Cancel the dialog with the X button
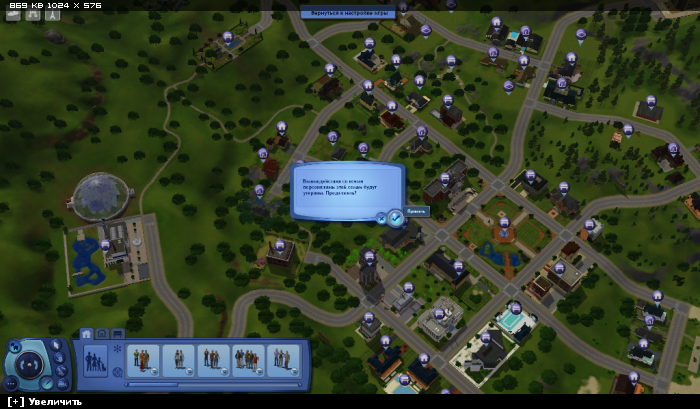The width and height of the screenshot is (700, 409). pos(381,216)
